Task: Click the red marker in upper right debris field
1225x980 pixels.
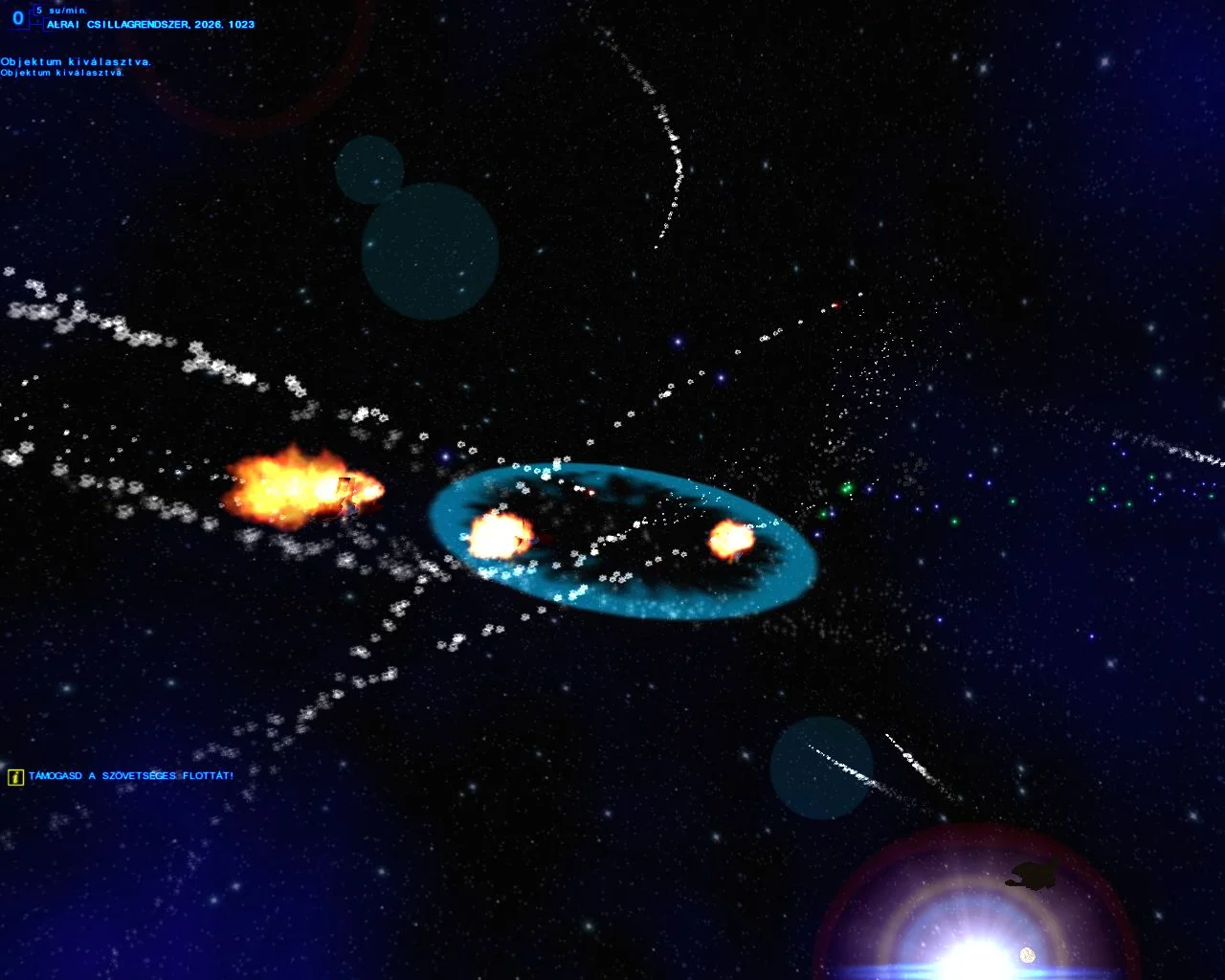Action: tap(834, 306)
